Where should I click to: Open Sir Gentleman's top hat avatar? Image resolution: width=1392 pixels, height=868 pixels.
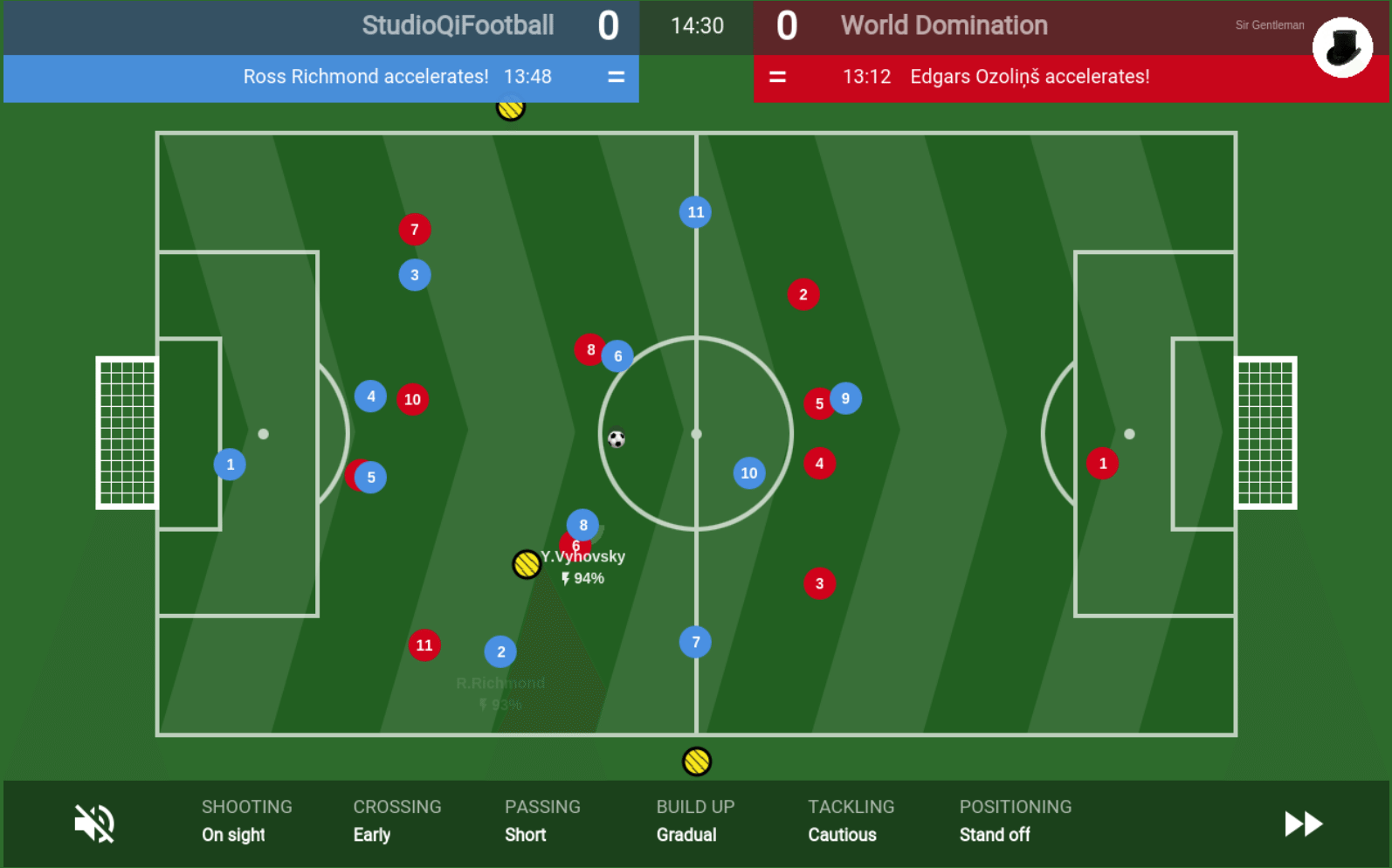(x=1342, y=47)
